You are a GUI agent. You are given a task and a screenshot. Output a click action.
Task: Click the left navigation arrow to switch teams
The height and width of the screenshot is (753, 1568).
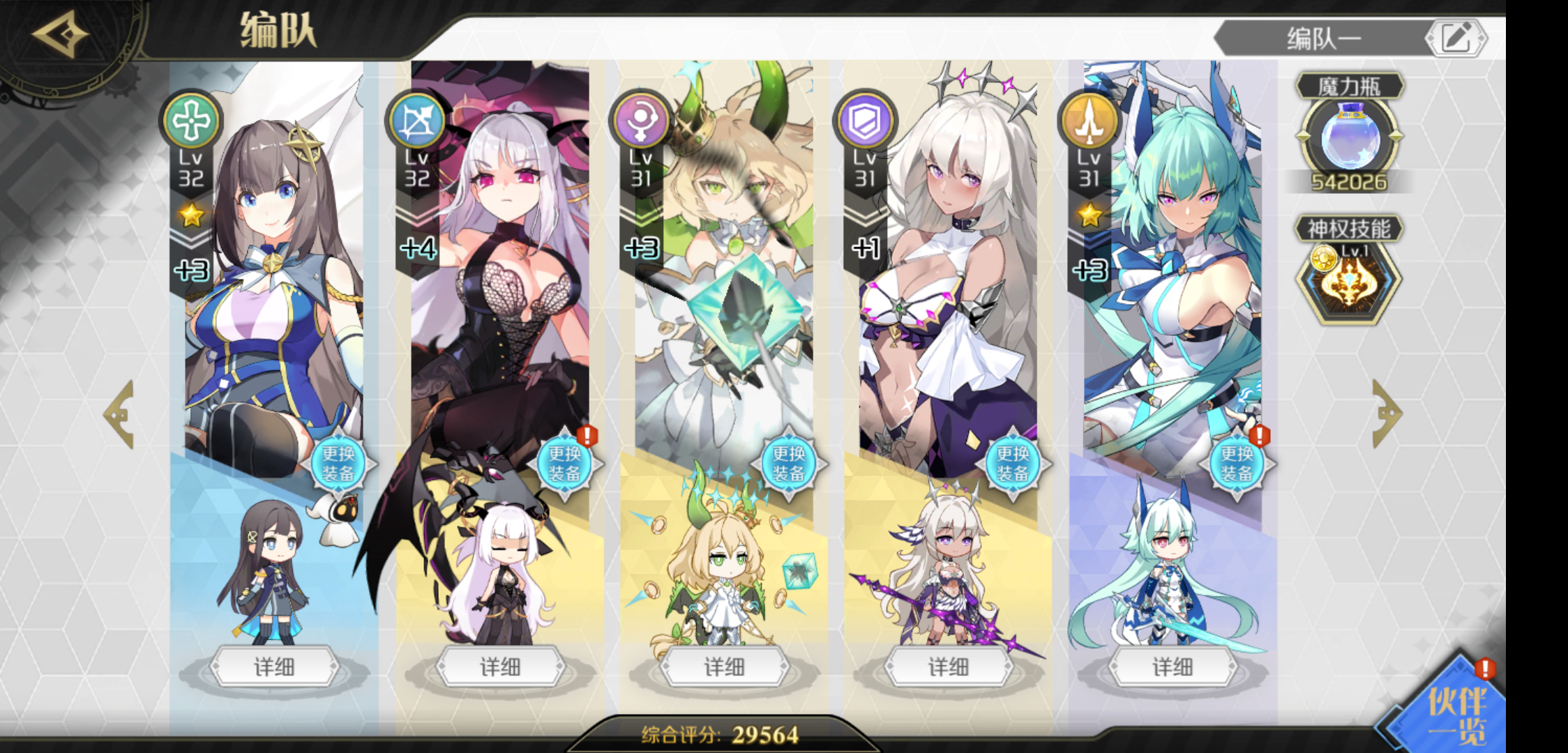[x=120, y=415]
